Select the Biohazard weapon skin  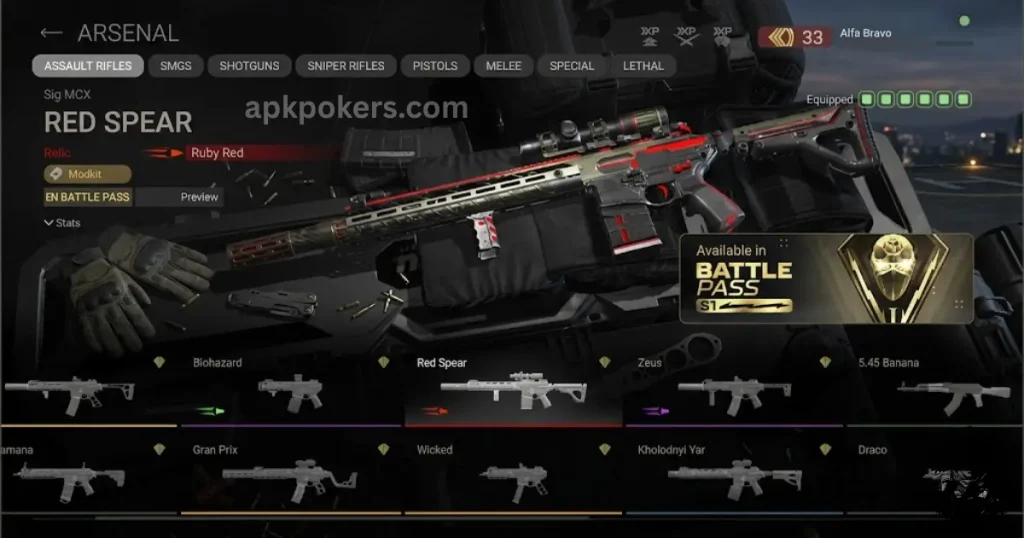pyautogui.click(x=290, y=390)
